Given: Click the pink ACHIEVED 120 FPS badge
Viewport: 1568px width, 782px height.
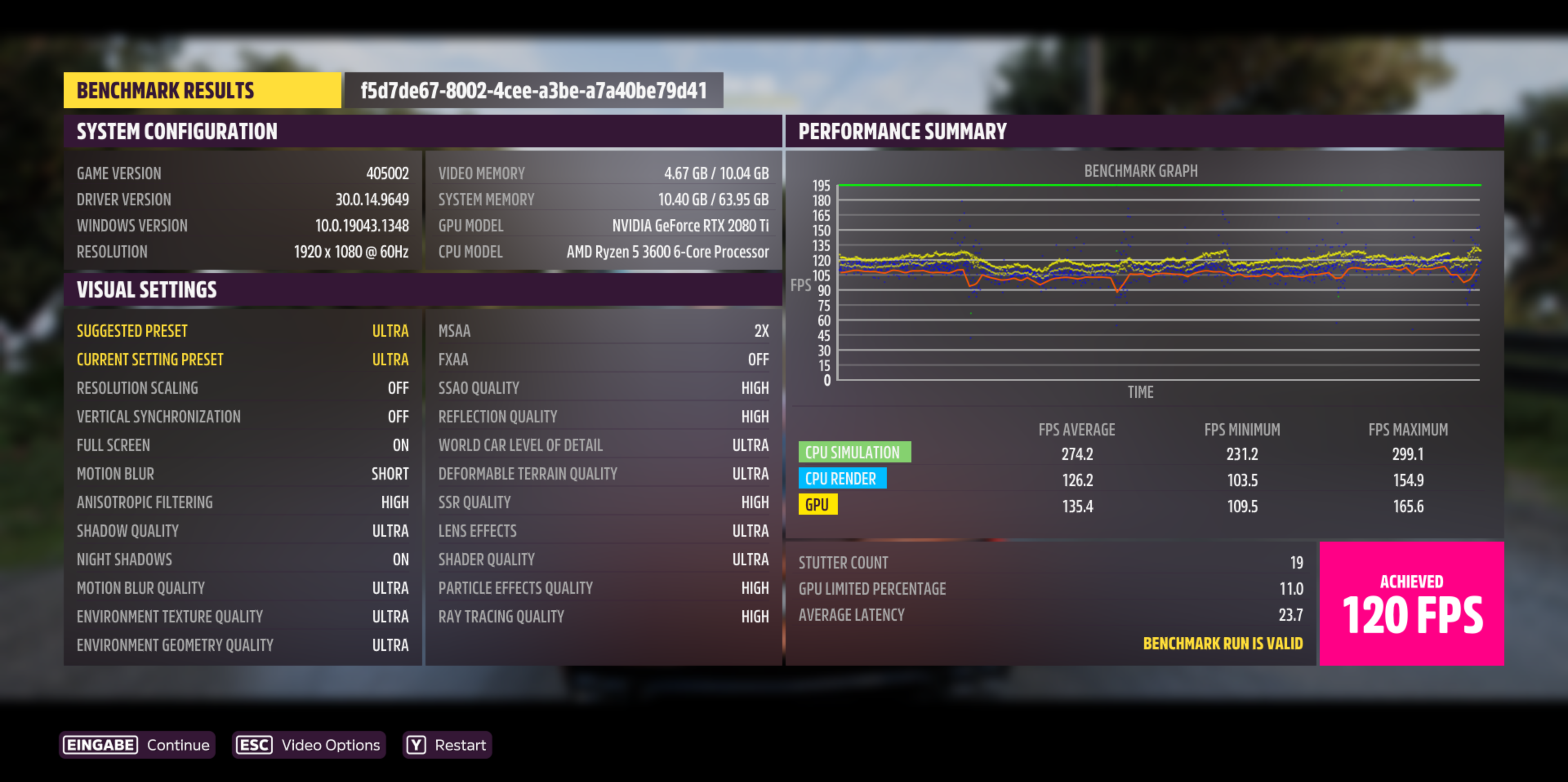Looking at the screenshot, I should (x=1412, y=604).
